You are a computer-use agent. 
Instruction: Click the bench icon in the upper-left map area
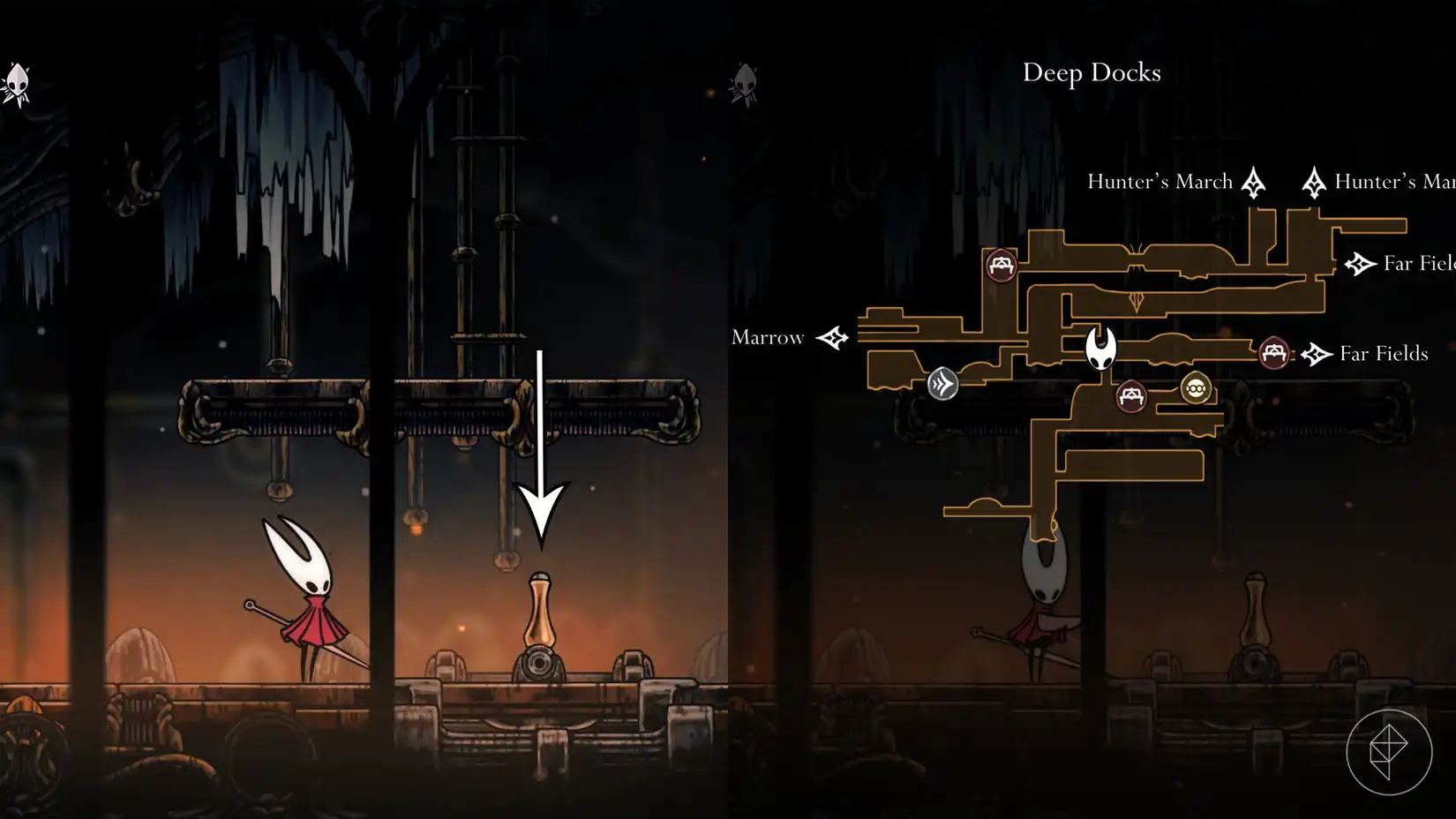click(x=1002, y=263)
